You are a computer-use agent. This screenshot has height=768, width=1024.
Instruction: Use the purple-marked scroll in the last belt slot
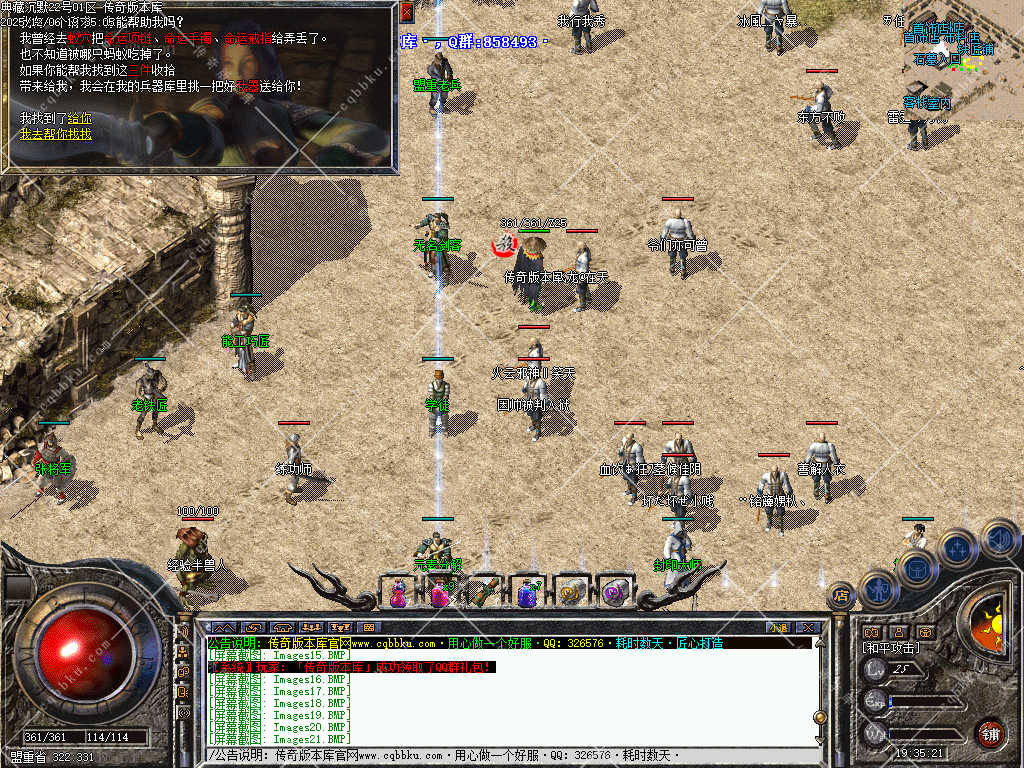point(614,593)
